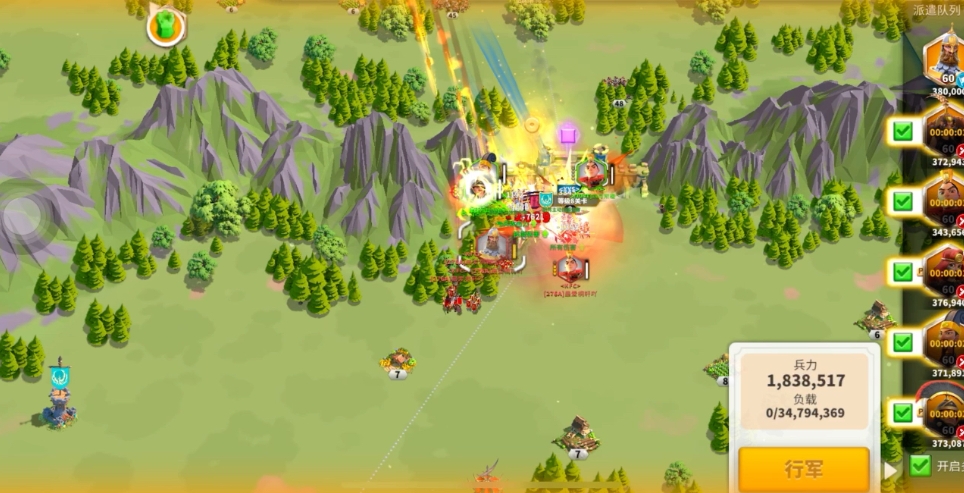
Task: Untick the checkbox beside the 371,89x troop army
Action: (x=903, y=342)
